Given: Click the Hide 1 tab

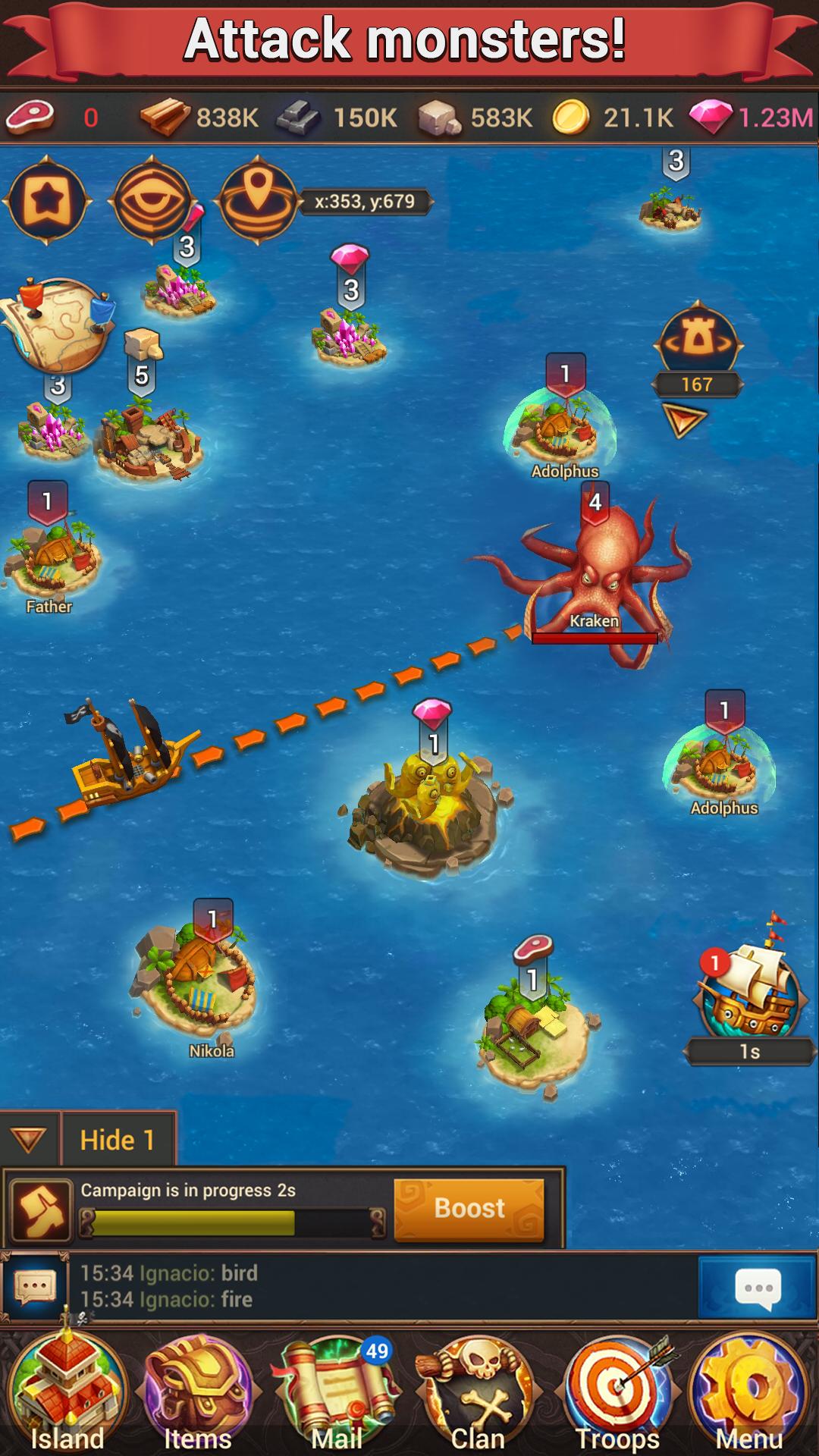Looking at the screenshot, I should 118,1140.
